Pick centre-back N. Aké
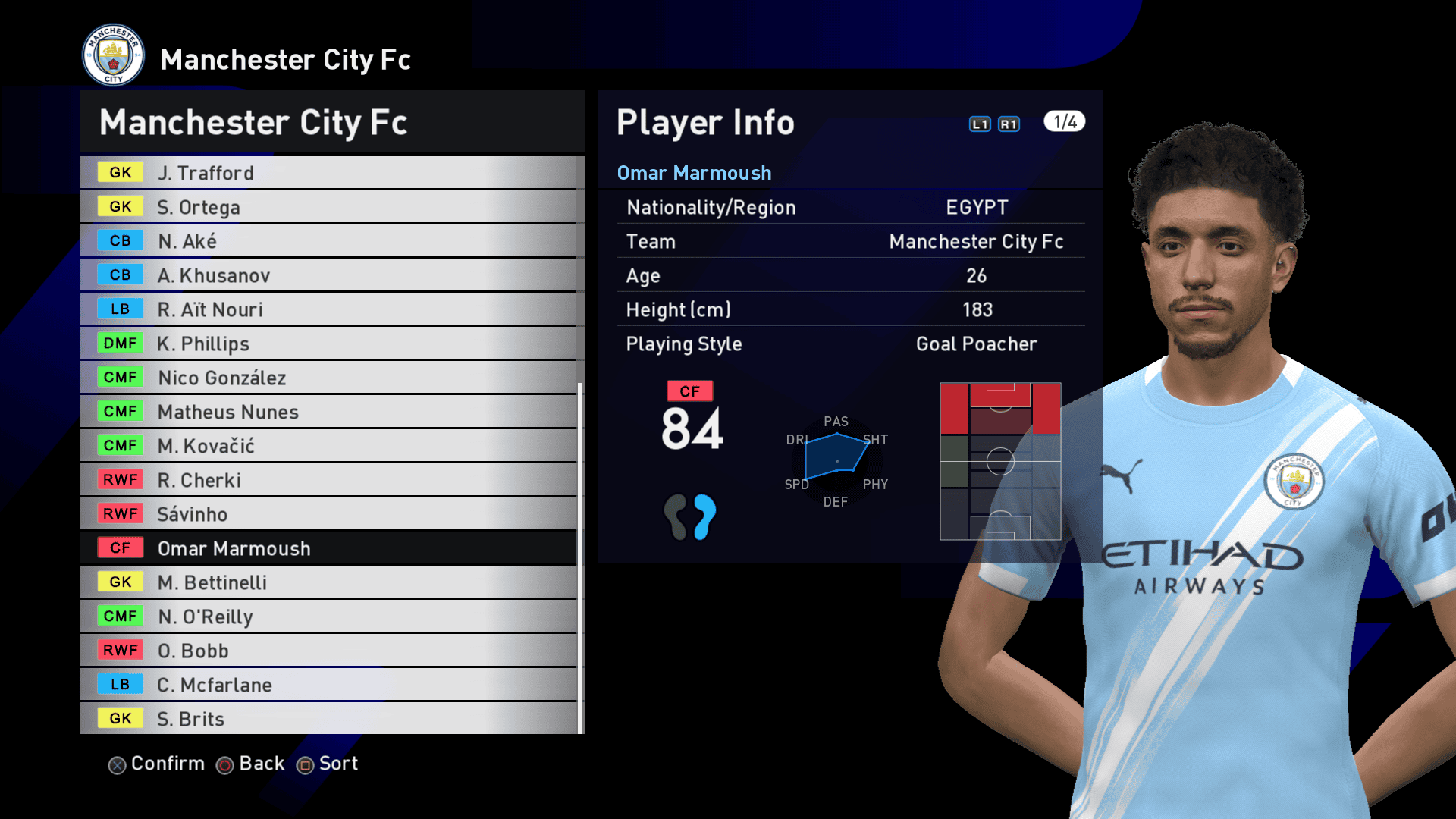The image size is (1456, 819). tap(328, 241)
